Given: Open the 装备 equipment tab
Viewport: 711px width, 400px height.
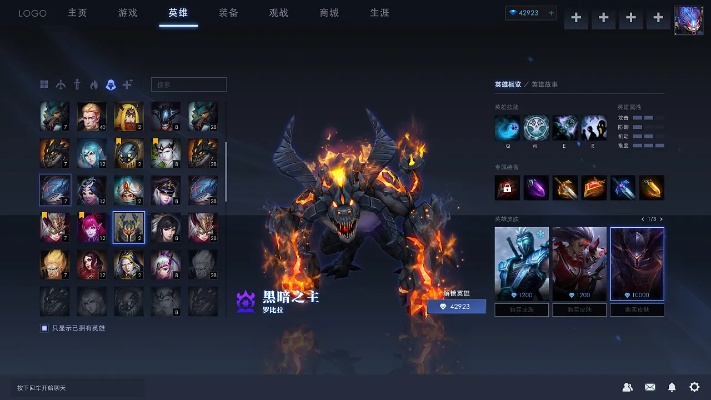Looking at the screenshot, I should tap(228, 13).
